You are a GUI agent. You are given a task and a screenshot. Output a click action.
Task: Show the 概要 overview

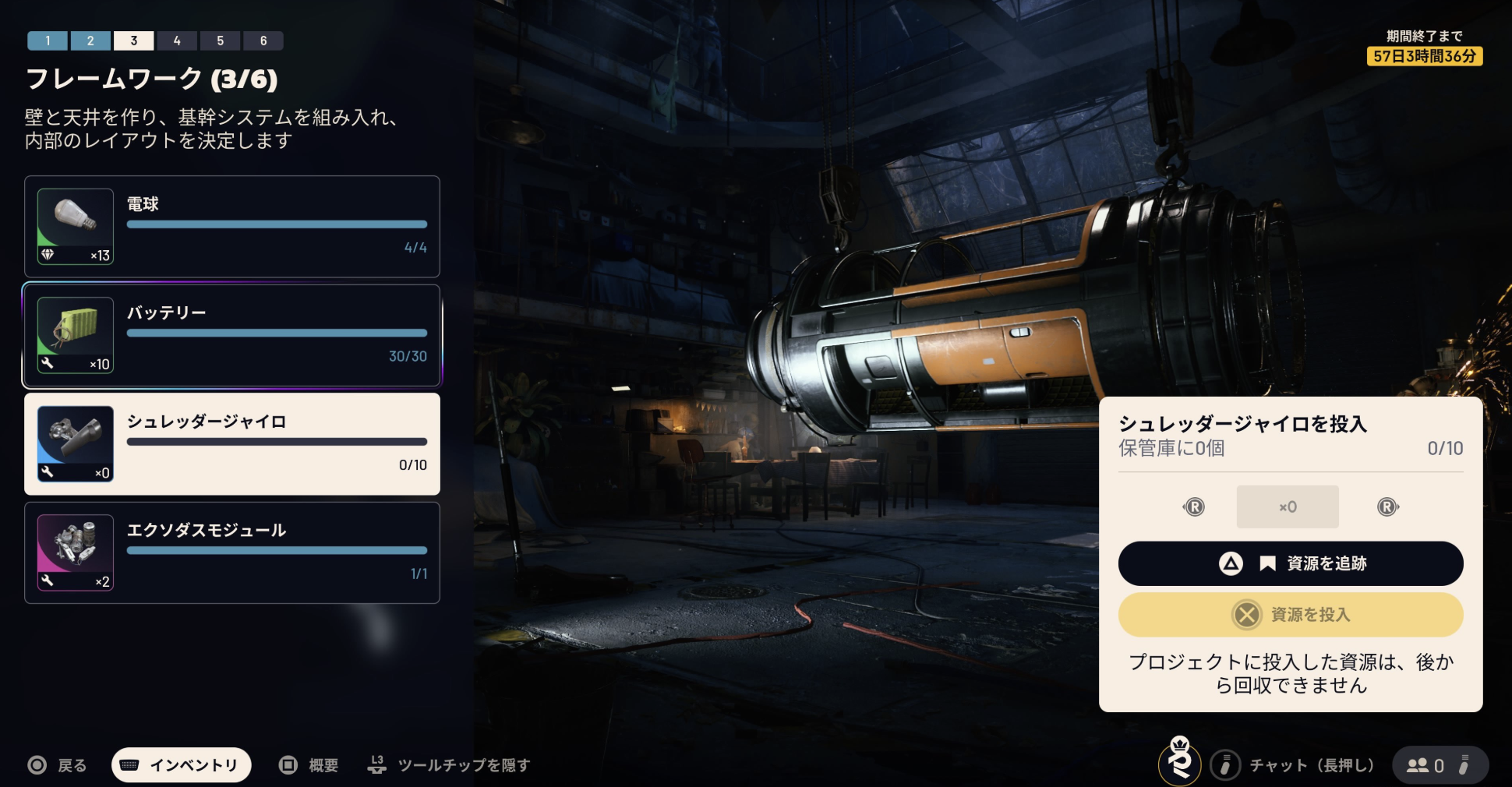click(309, 765)
